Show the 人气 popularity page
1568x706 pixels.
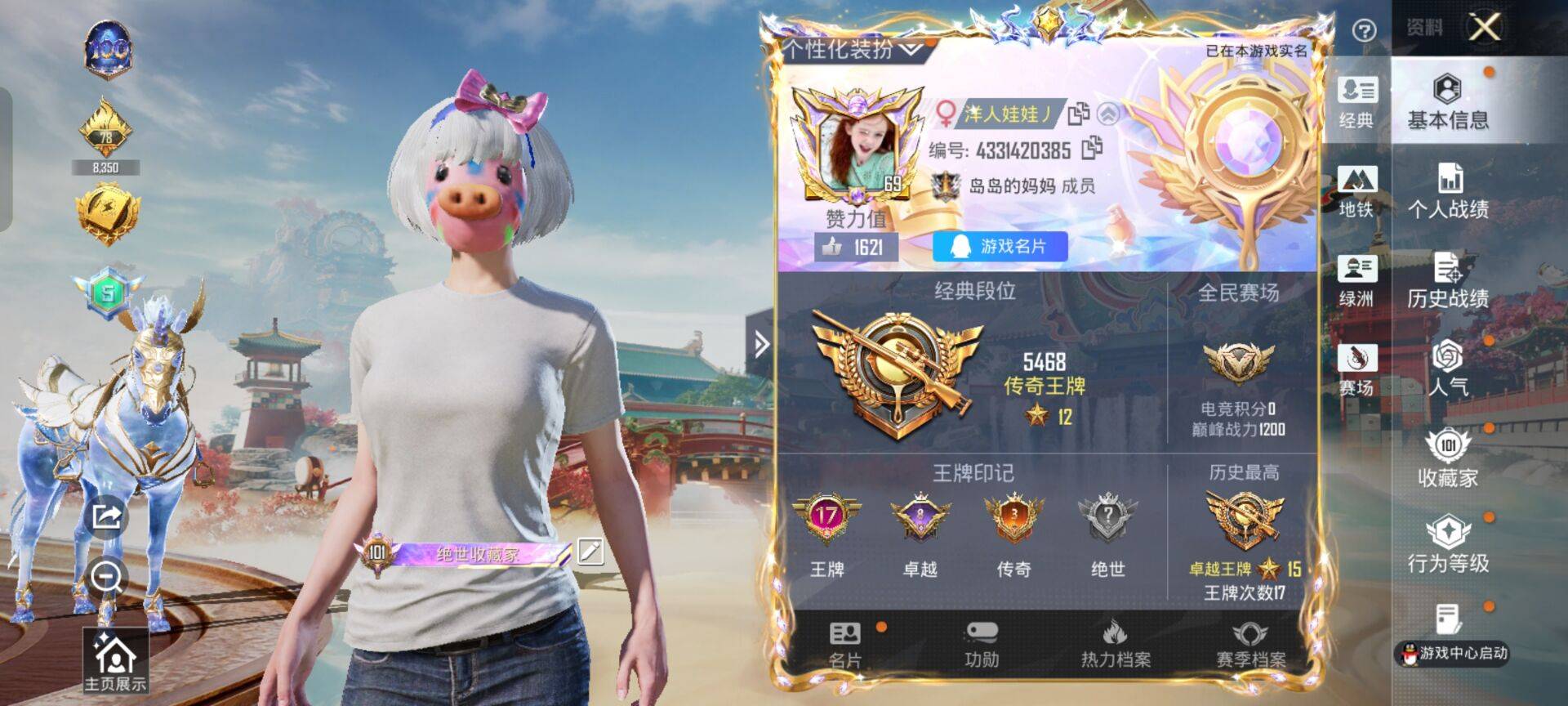(x=1447, y=368)
